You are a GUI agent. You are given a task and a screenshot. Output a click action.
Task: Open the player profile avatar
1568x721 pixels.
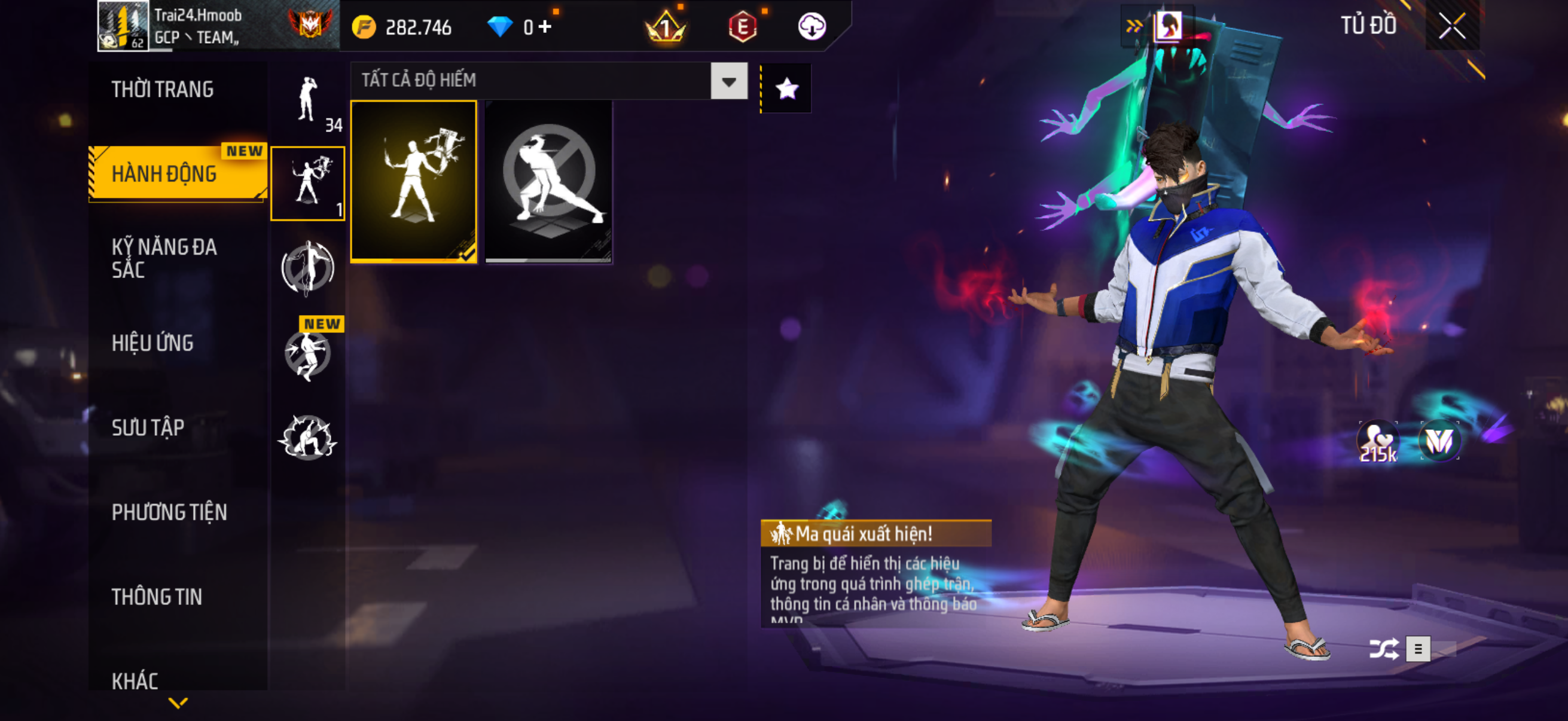pyautogui.click(x=123, y=26)
